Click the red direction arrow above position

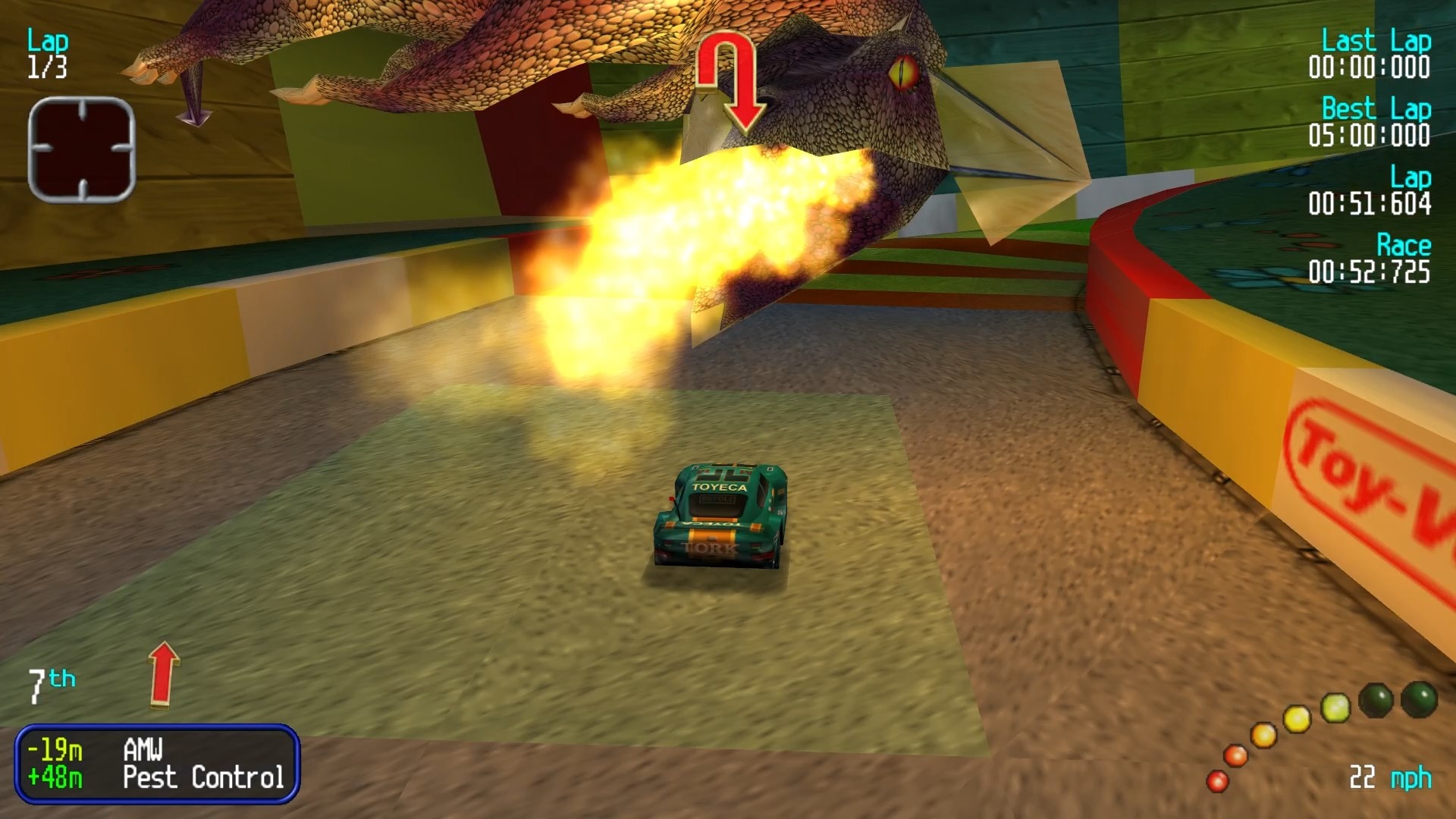pyautogui.click(x=165, y=675)
